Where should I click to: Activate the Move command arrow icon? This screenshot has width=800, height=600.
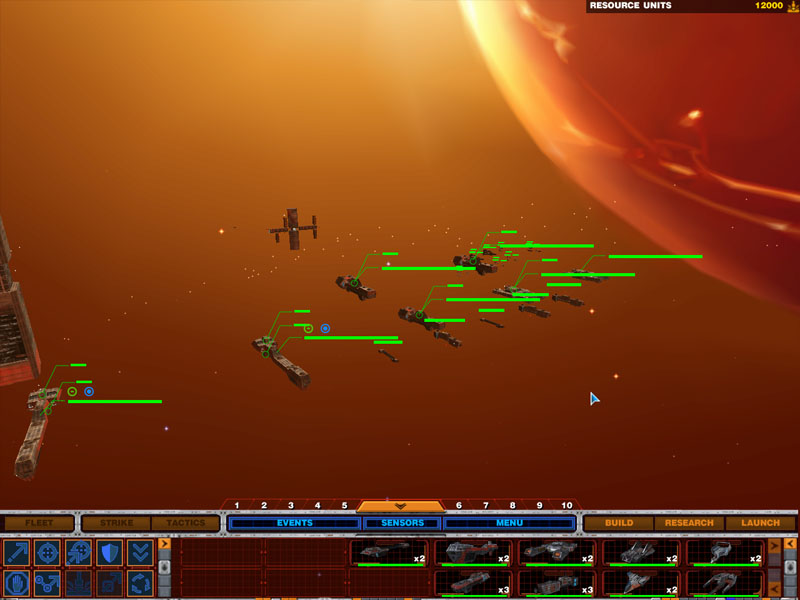pyautogui.click(x=17, y=553)
